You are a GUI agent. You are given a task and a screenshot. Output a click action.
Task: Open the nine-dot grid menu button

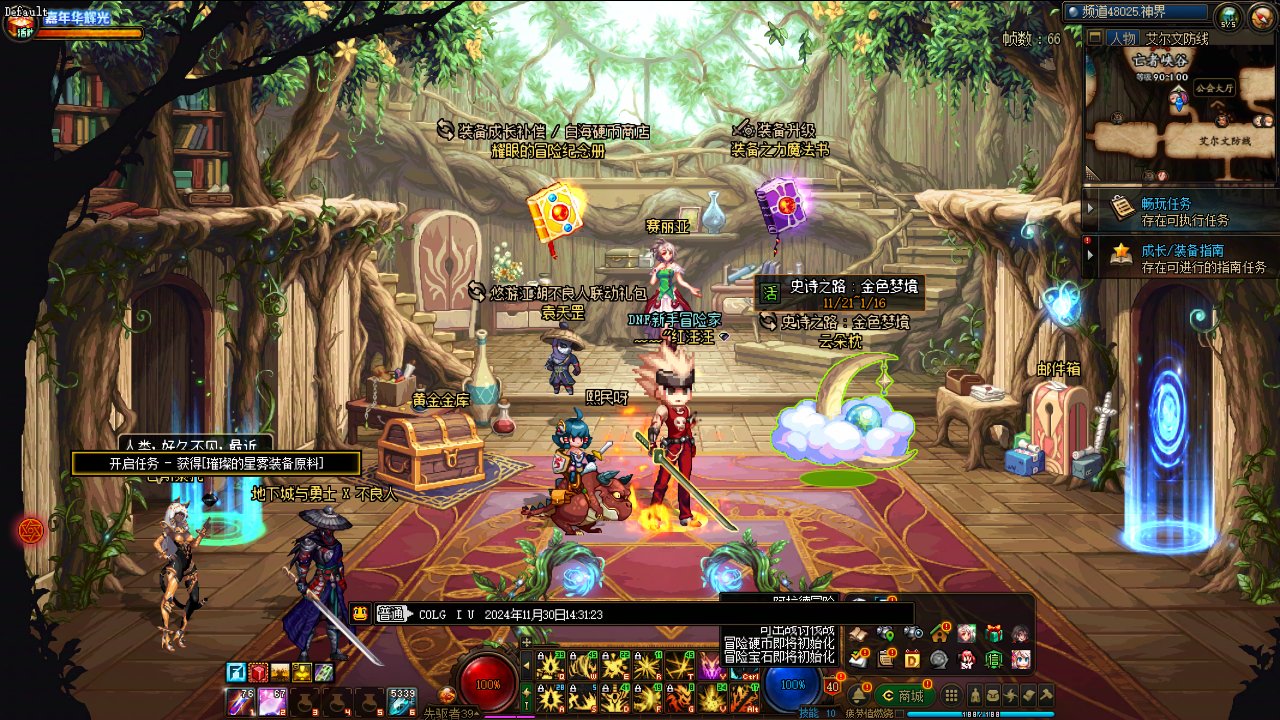pyautogui.click(x=951, y=696)
